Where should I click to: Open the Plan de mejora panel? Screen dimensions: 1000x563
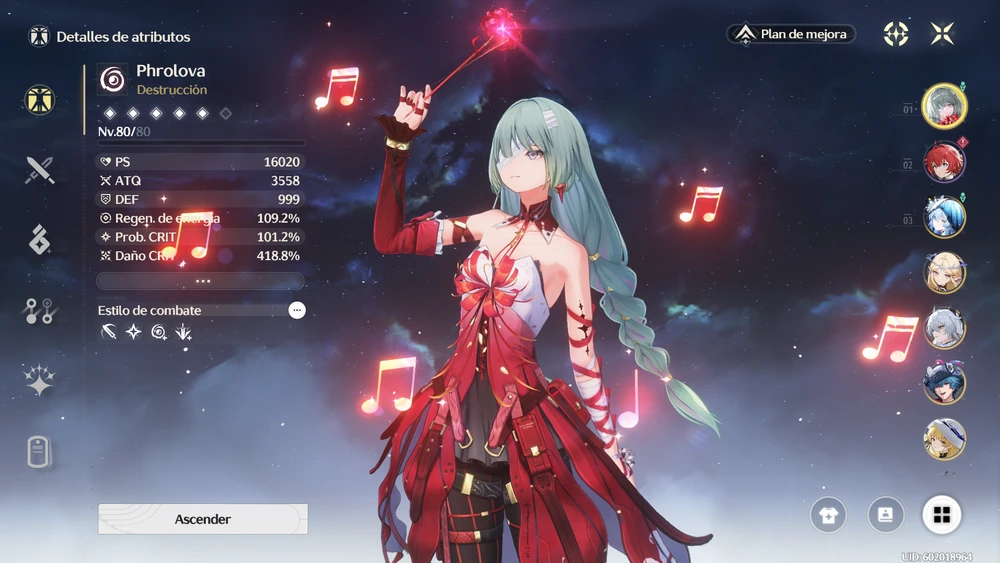coord(791,34)
